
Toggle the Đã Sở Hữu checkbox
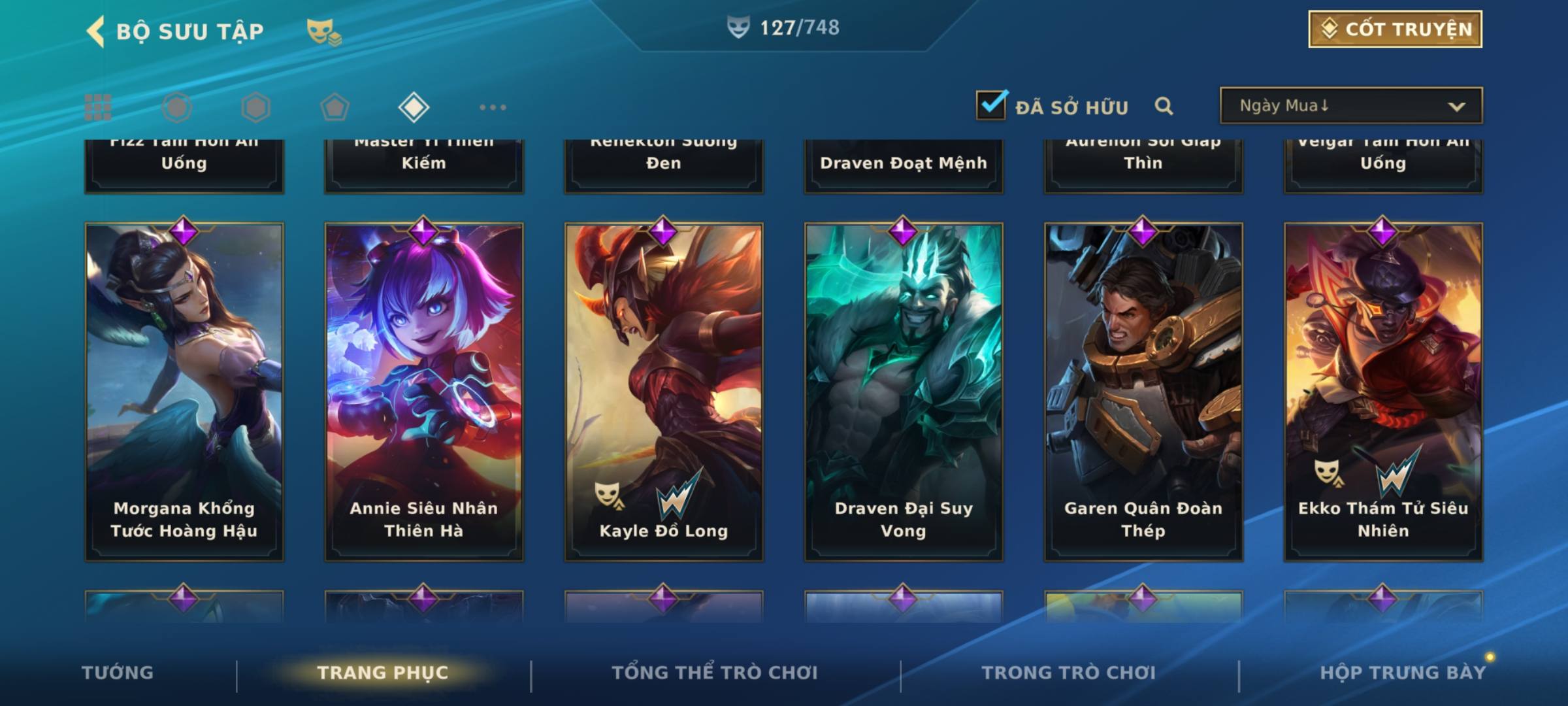pyautogui.click(x=990, y=105)
